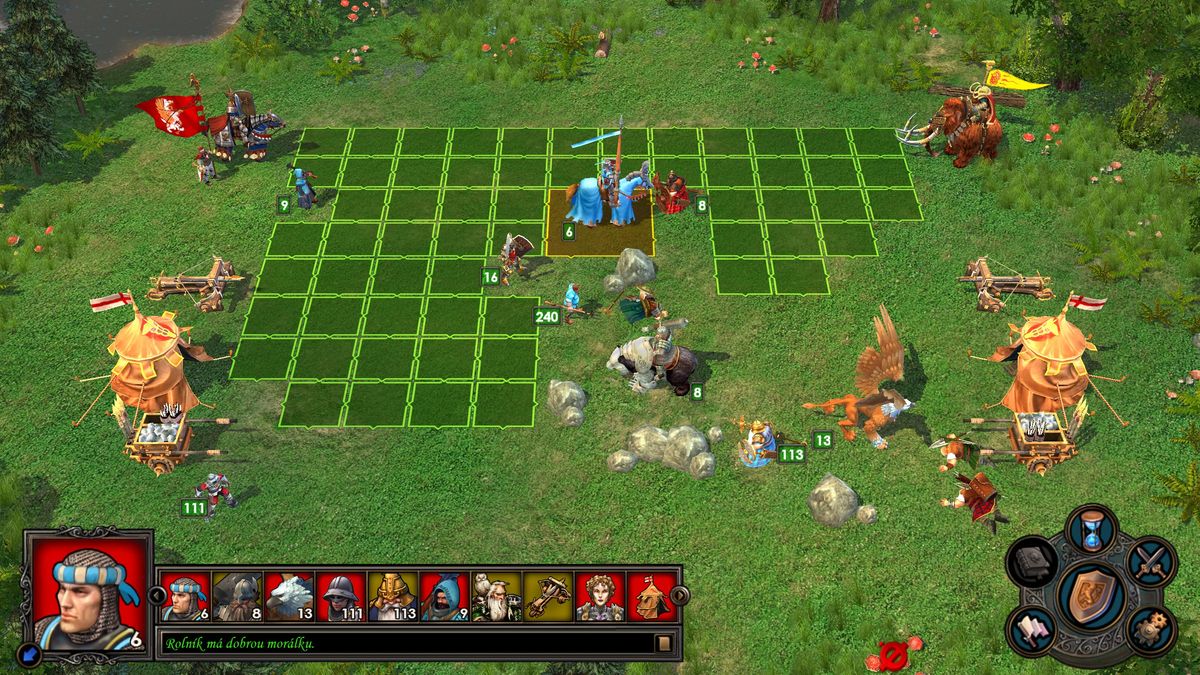
Task: Select the griffin portrait with 13
Action: (x=290, y=597)
